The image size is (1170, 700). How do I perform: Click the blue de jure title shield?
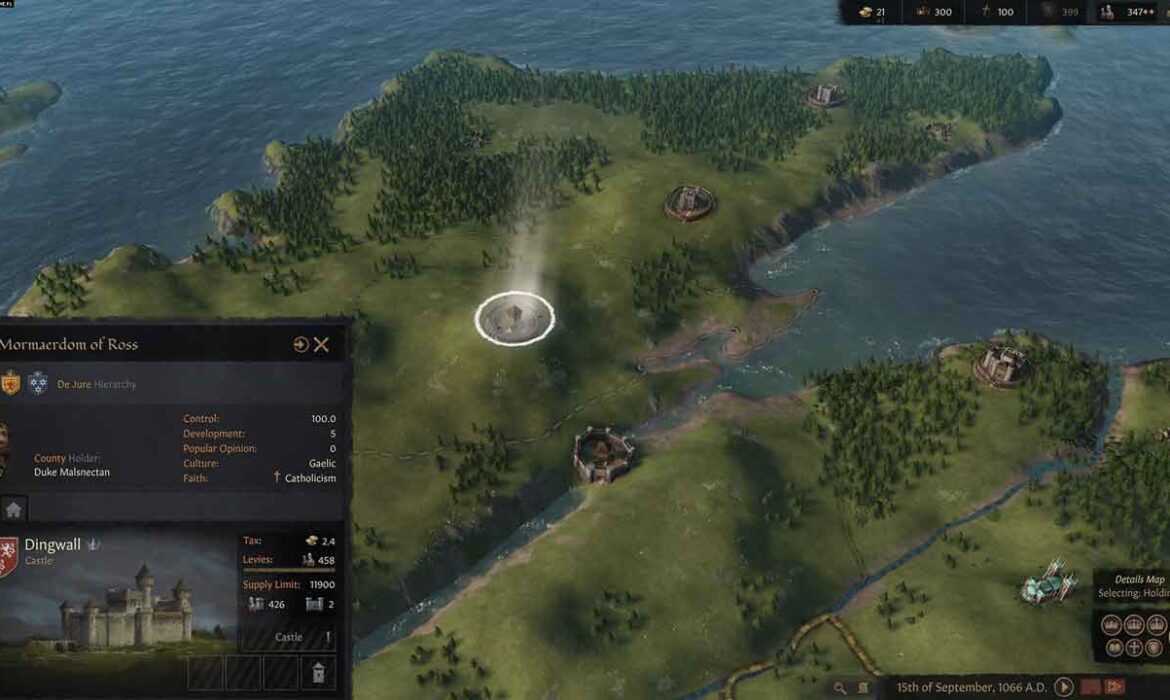coord(37,383)
